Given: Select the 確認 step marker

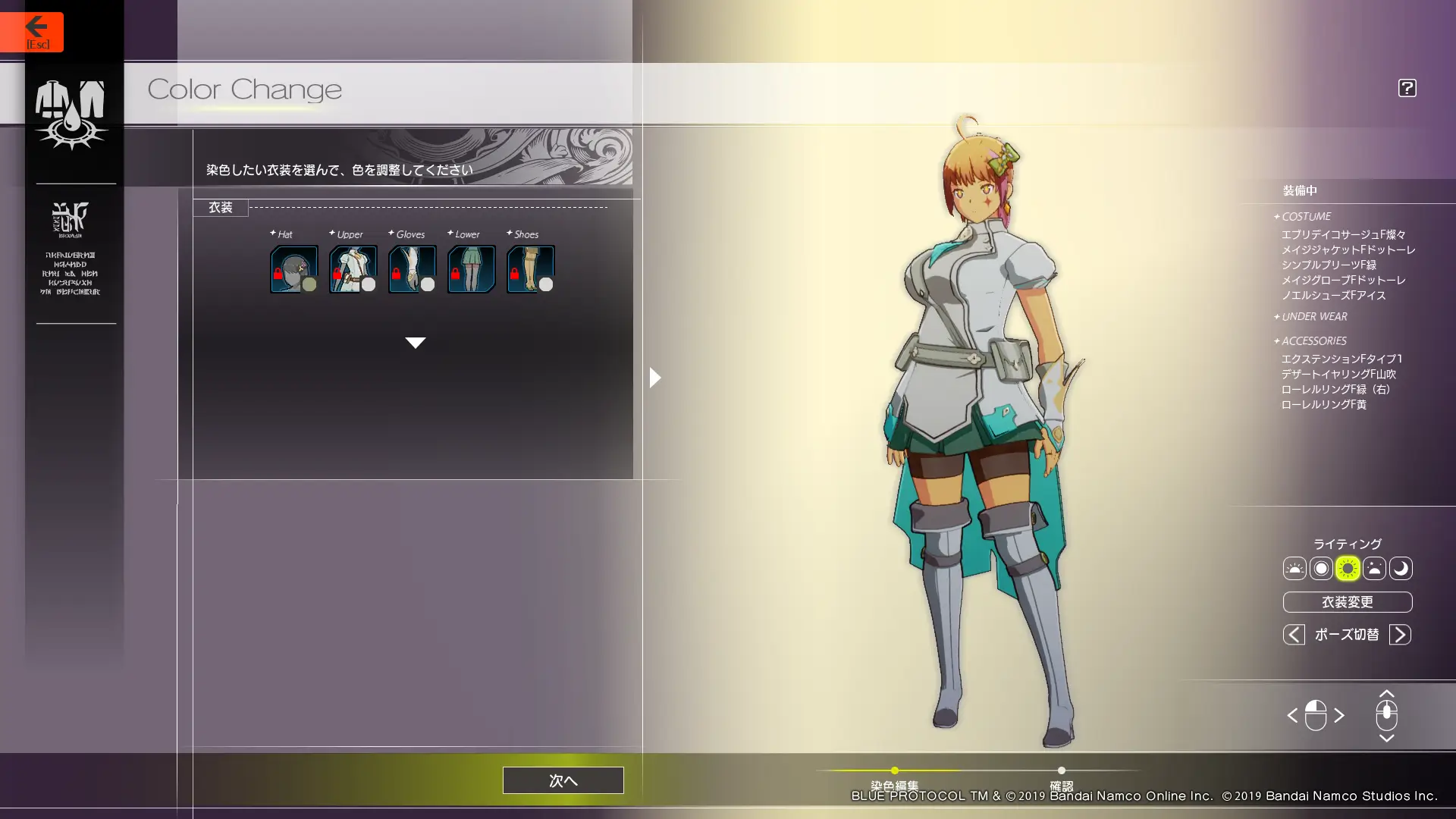Looking at the screenshot, I should tap(1062, 770).
